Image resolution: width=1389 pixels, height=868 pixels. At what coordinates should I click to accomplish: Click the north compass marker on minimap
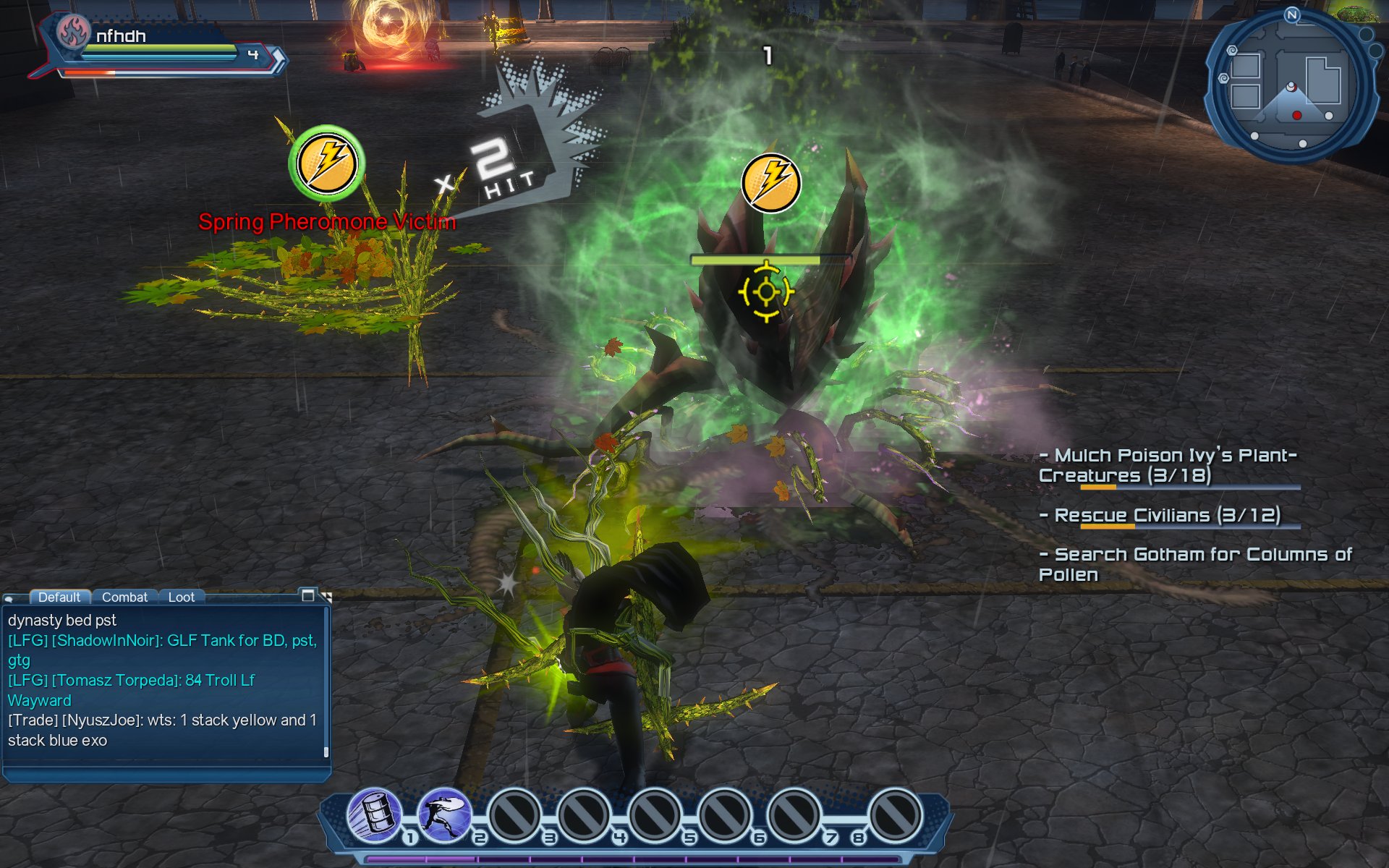coord(1292,14)
